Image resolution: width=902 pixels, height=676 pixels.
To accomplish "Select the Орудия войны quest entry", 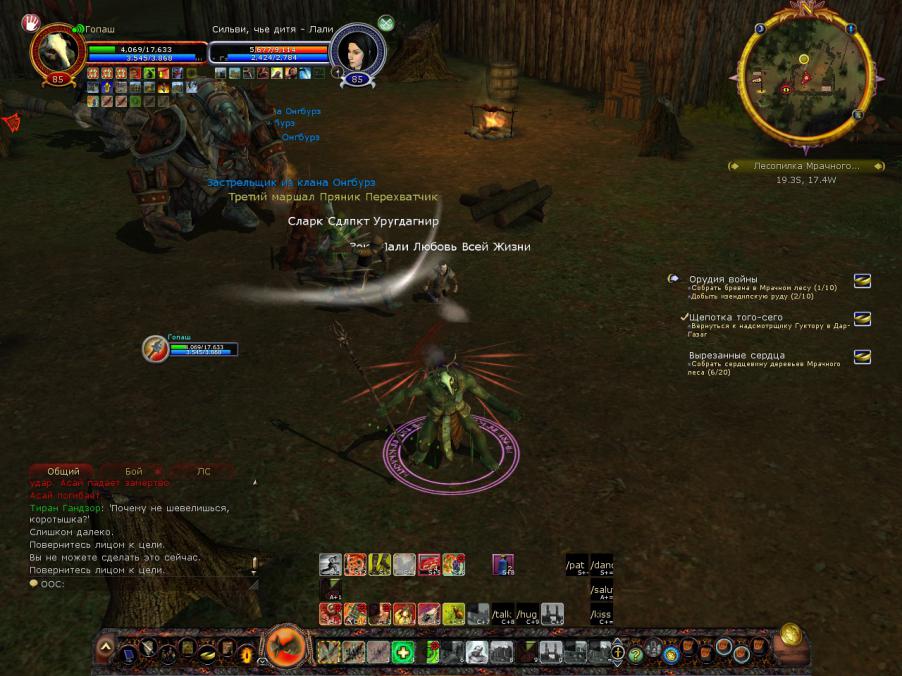I will 723,279.
